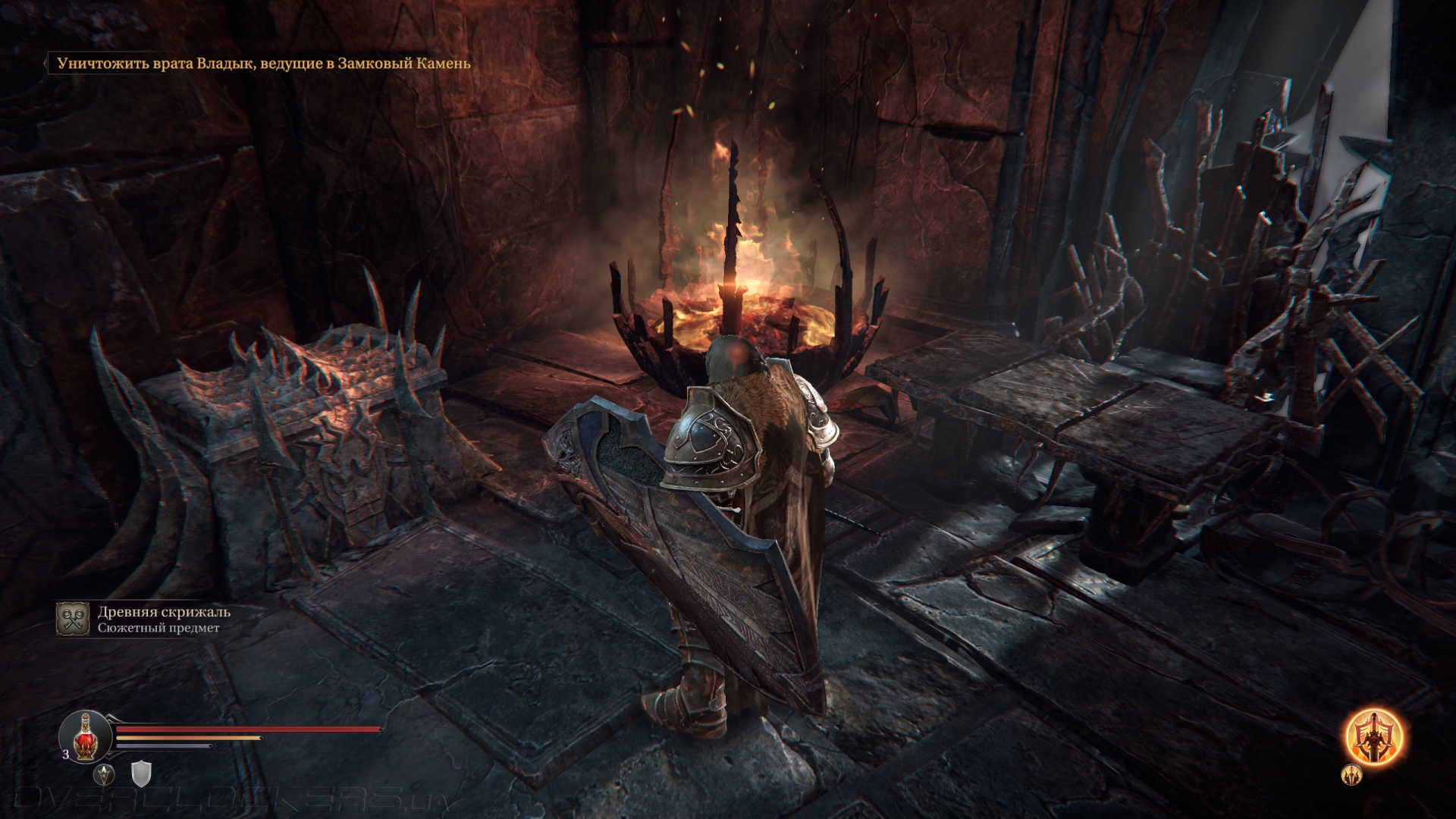Activate the glowing sword-and-shield spell icon
The height and width of the screenshot is (819, 1456).
click(x=1373, y=736)
